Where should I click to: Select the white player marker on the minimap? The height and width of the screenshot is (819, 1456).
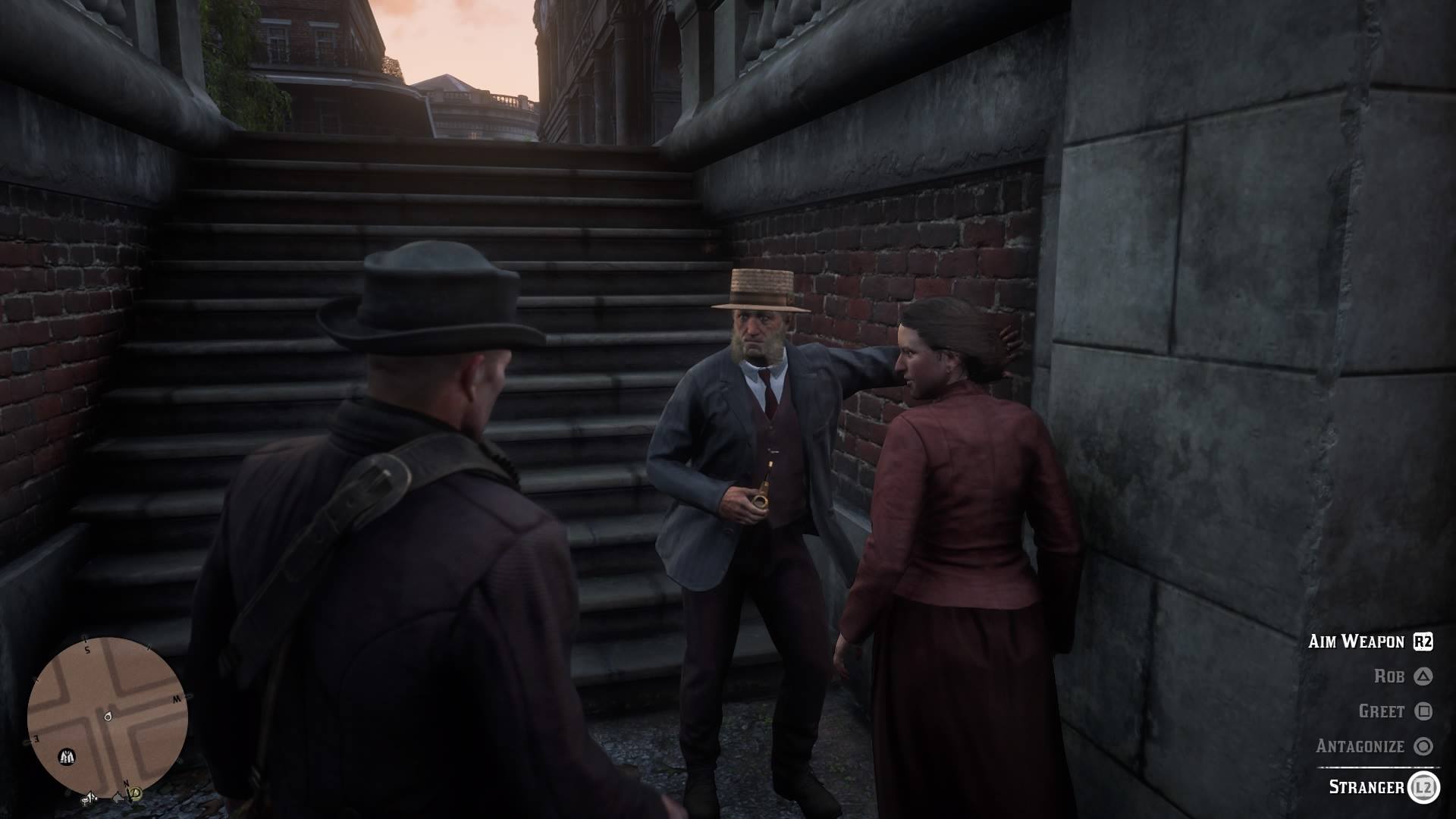click(108, 716)
